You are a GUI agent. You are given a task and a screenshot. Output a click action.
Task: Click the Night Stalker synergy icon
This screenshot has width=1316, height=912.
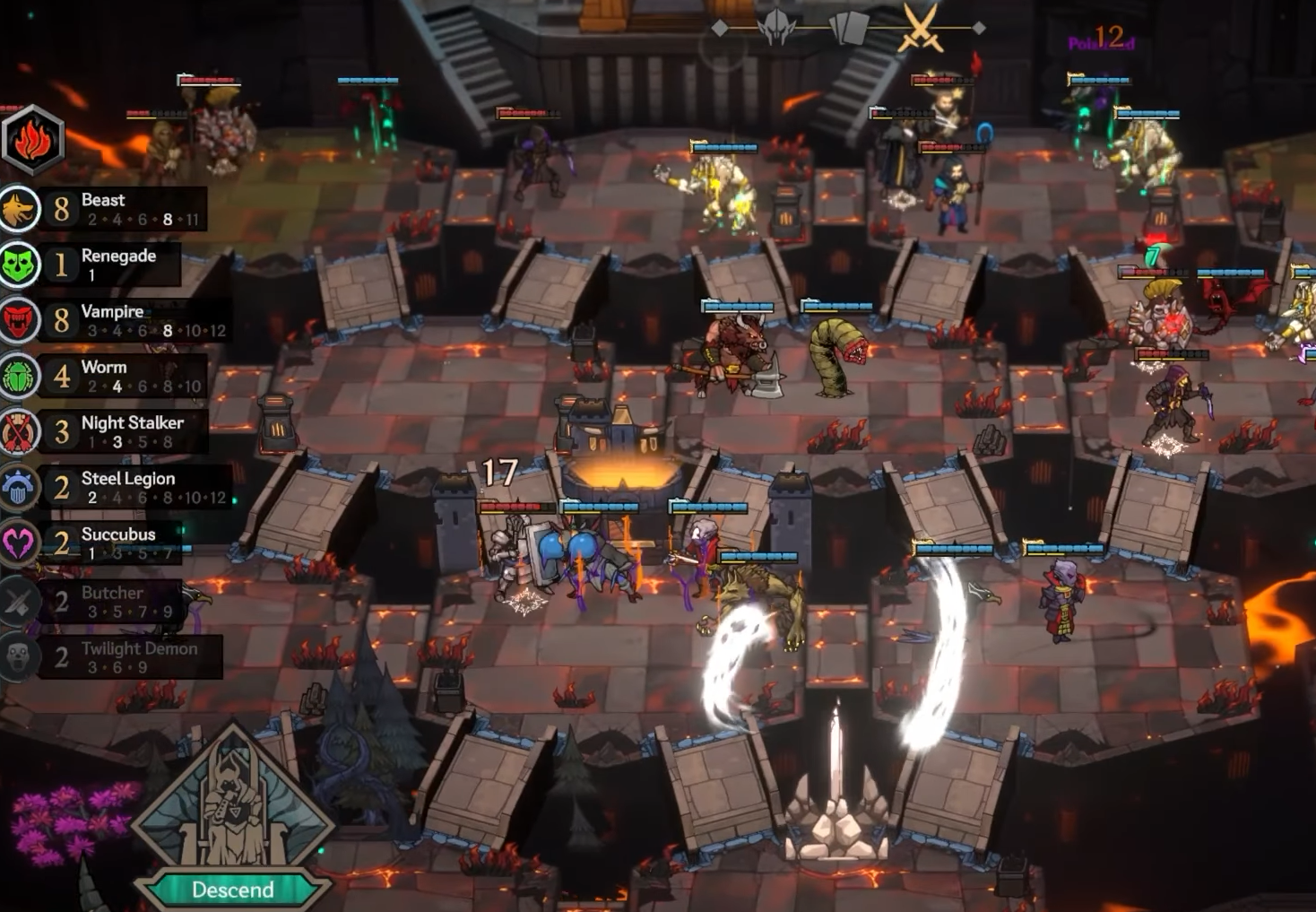[18, 431]
